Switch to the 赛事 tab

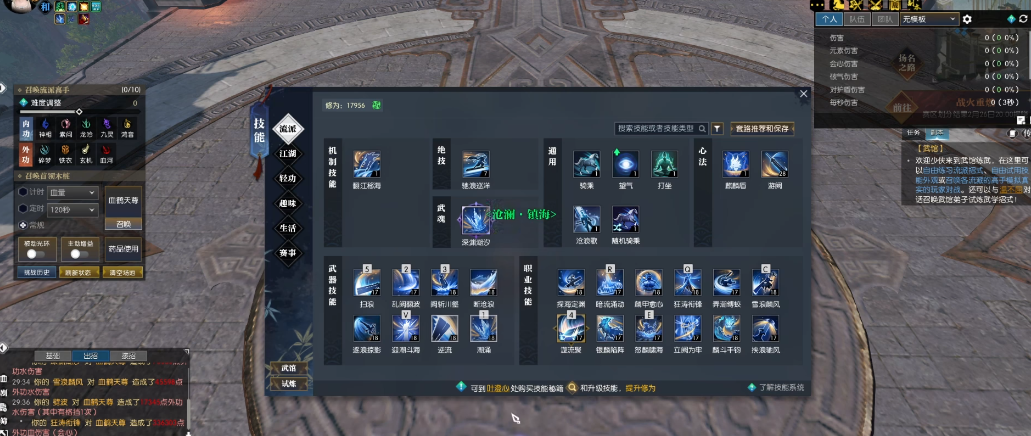(287, 252)
